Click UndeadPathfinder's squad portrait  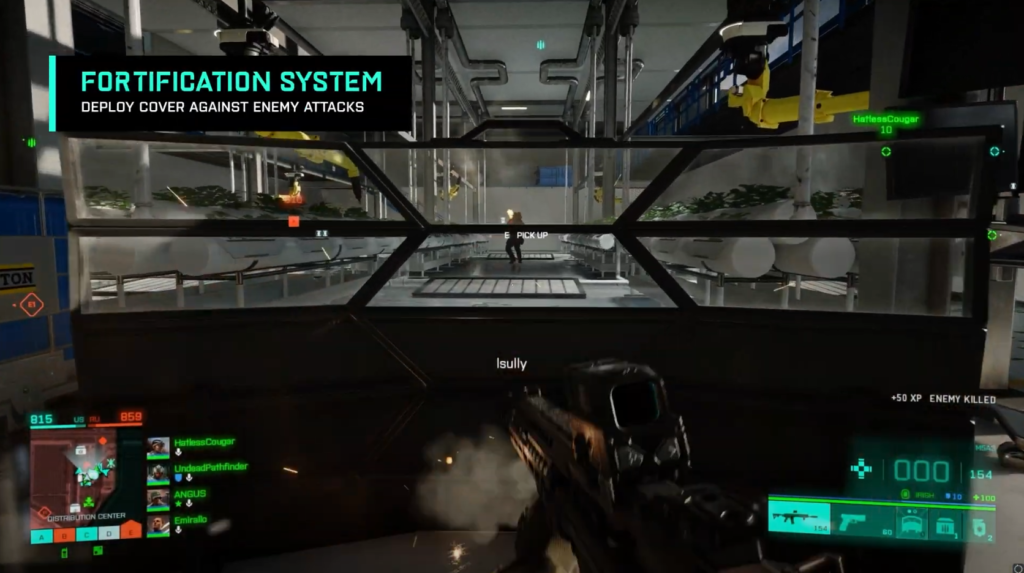point(158,472)
